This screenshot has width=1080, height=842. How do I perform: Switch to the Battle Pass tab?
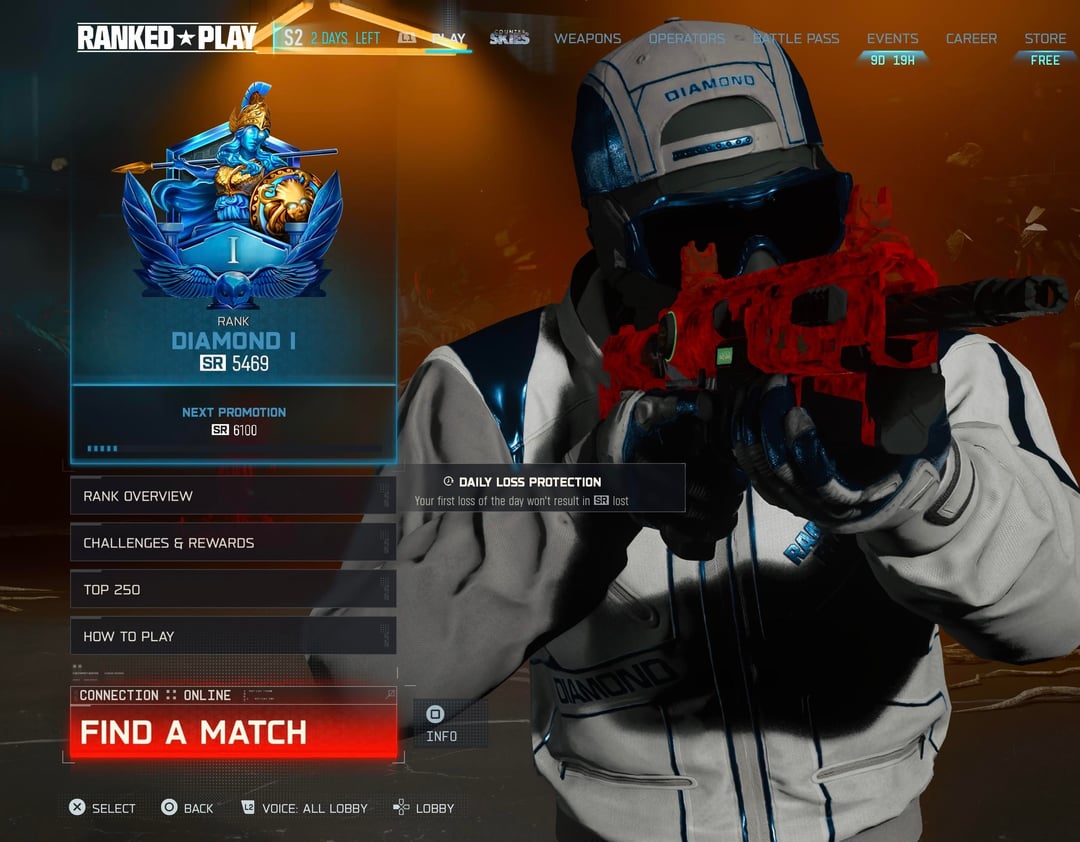(796, 39)
